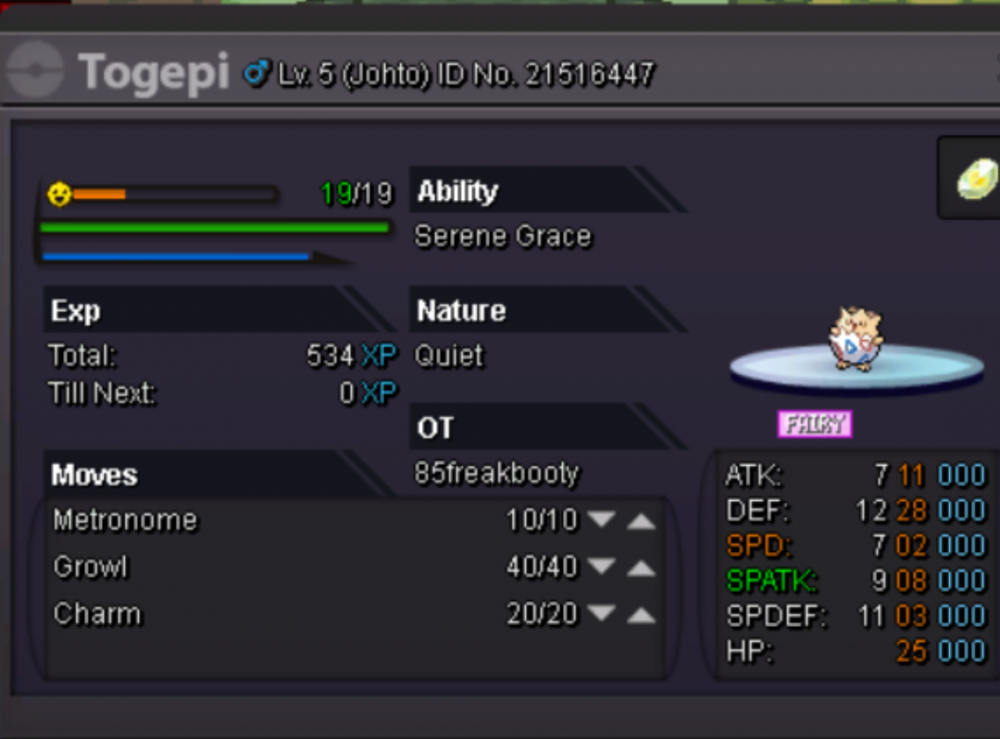Select the Metronome move row
The width and height of the screenshot is (1000, 739).
coord(125,521)
